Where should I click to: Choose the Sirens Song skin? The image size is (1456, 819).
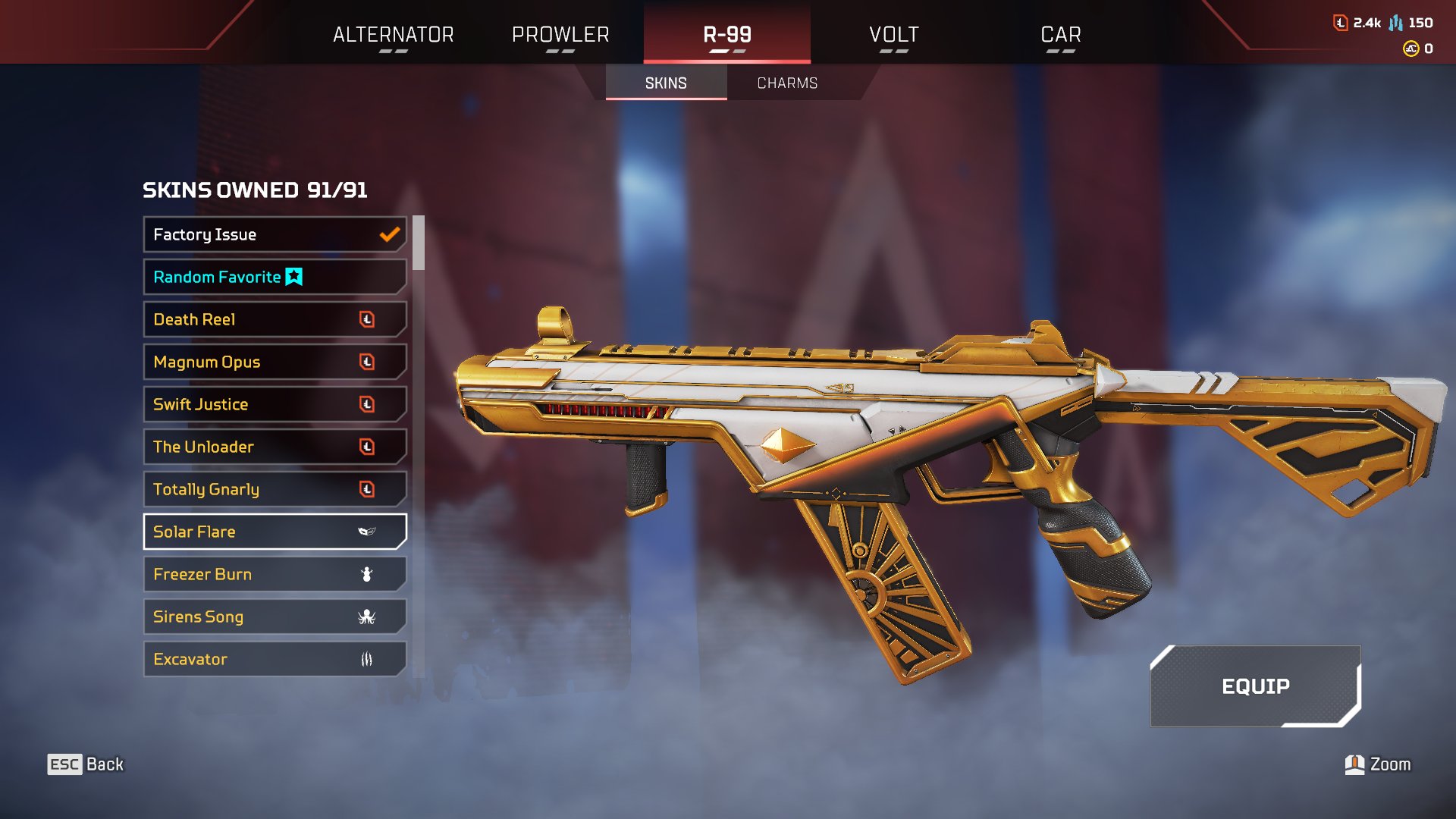pyautogui.click(x=275, y=617)
